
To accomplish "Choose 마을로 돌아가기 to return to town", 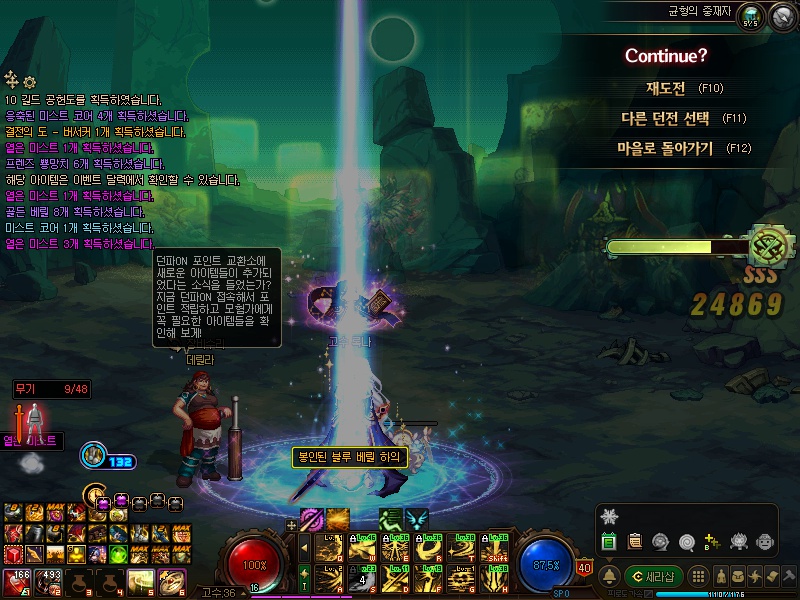I will 665,148.
